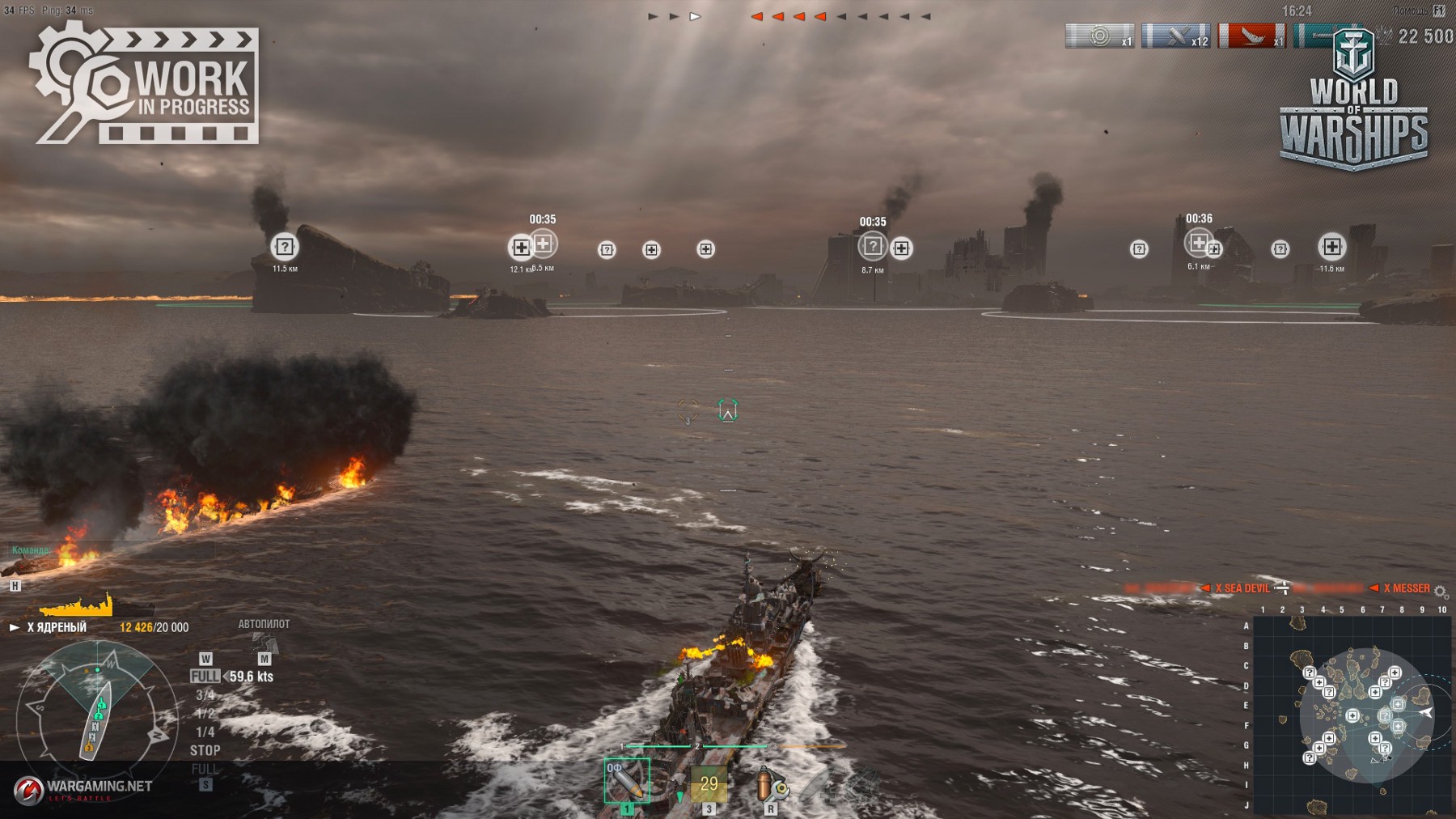The width and height of the screenshot is (1456, 819).
Task: Click the square H key indicator
Action: 15,585
